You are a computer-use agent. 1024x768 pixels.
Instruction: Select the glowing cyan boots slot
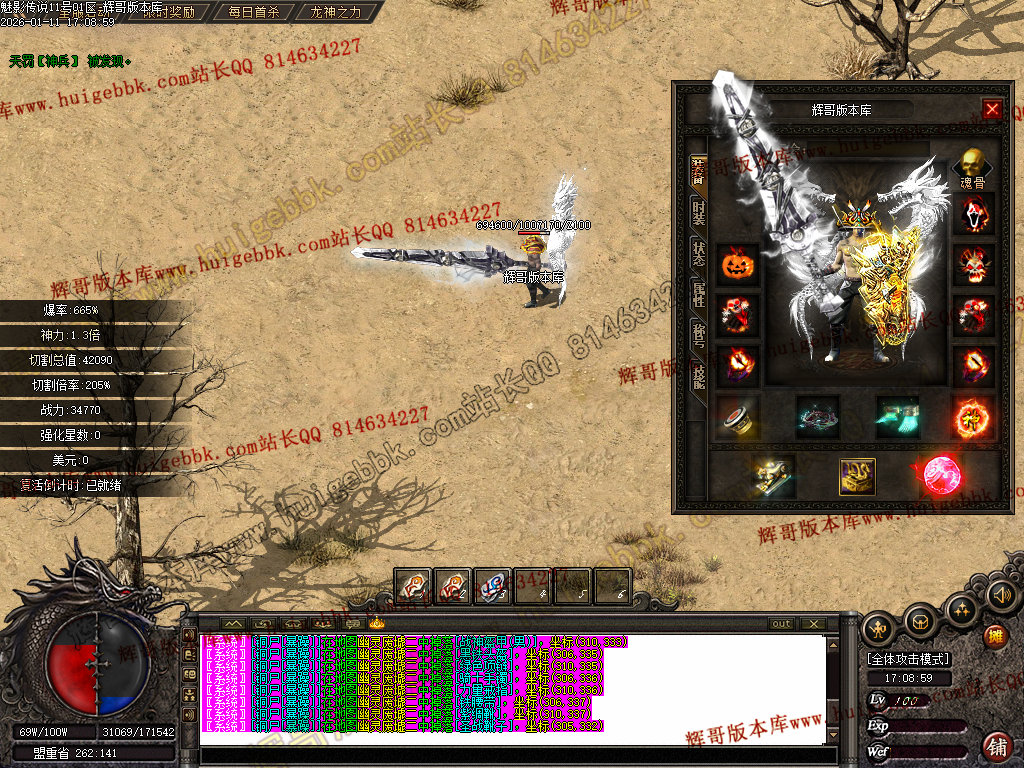click(897, 417)
